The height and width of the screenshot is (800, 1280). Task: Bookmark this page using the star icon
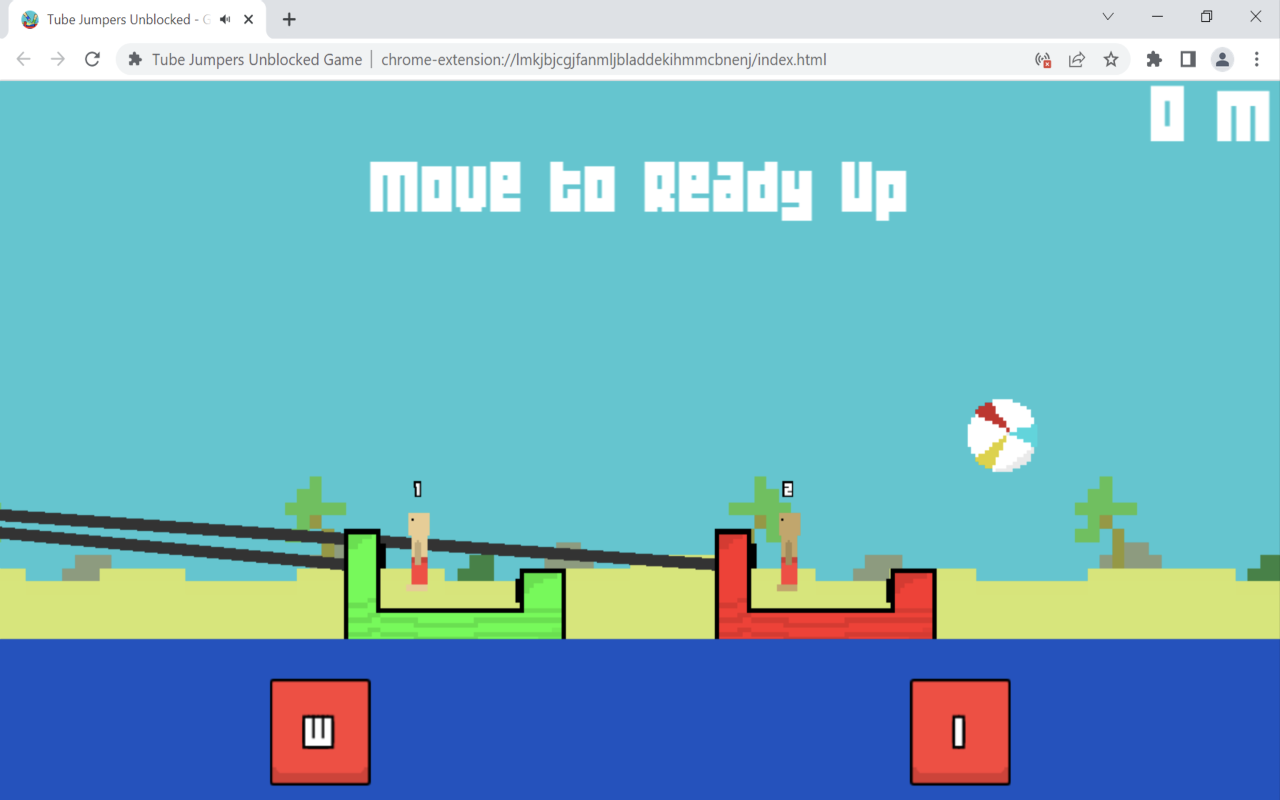tap(1111, 59)
